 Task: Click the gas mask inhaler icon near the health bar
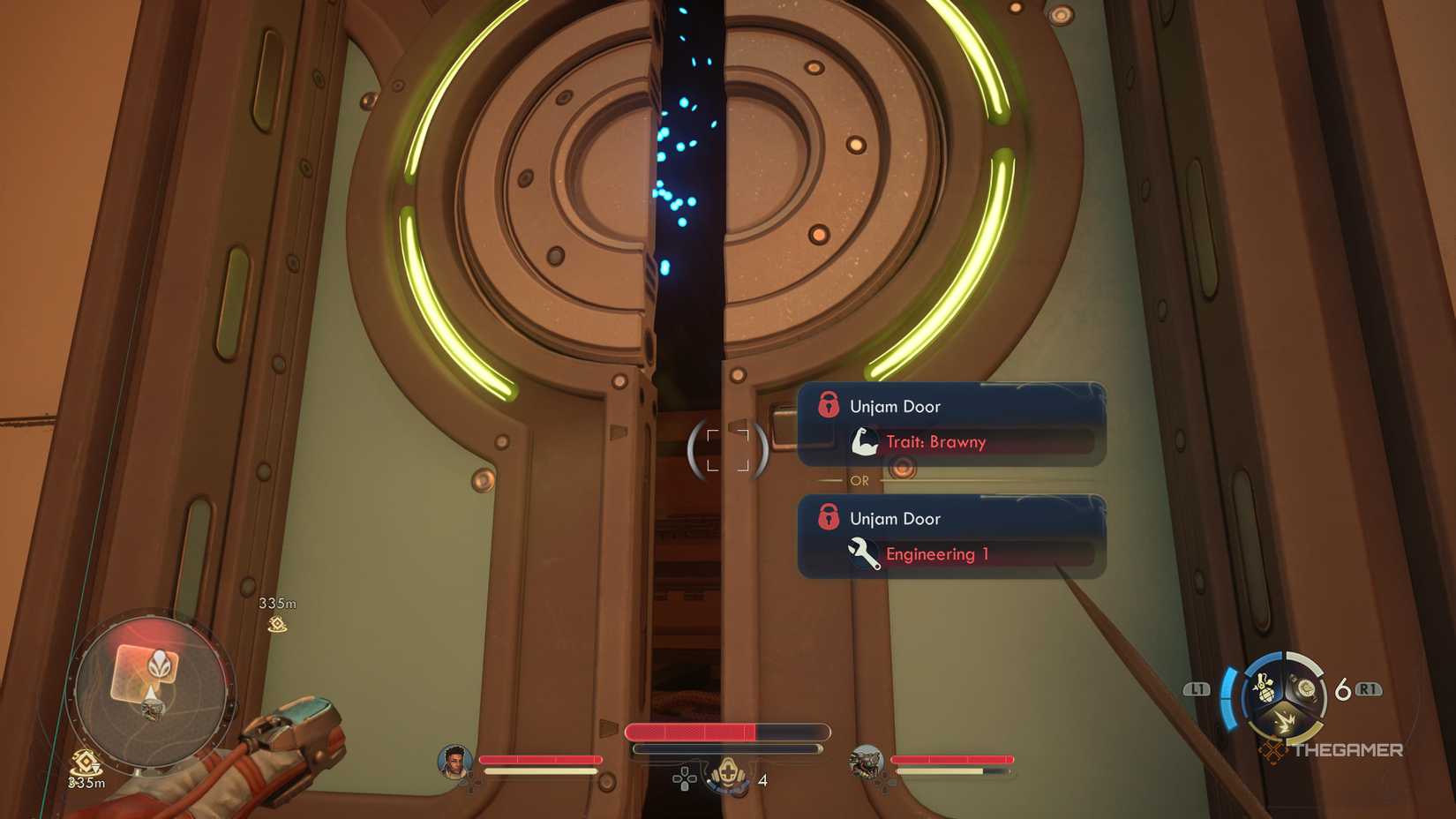[730, 774]
